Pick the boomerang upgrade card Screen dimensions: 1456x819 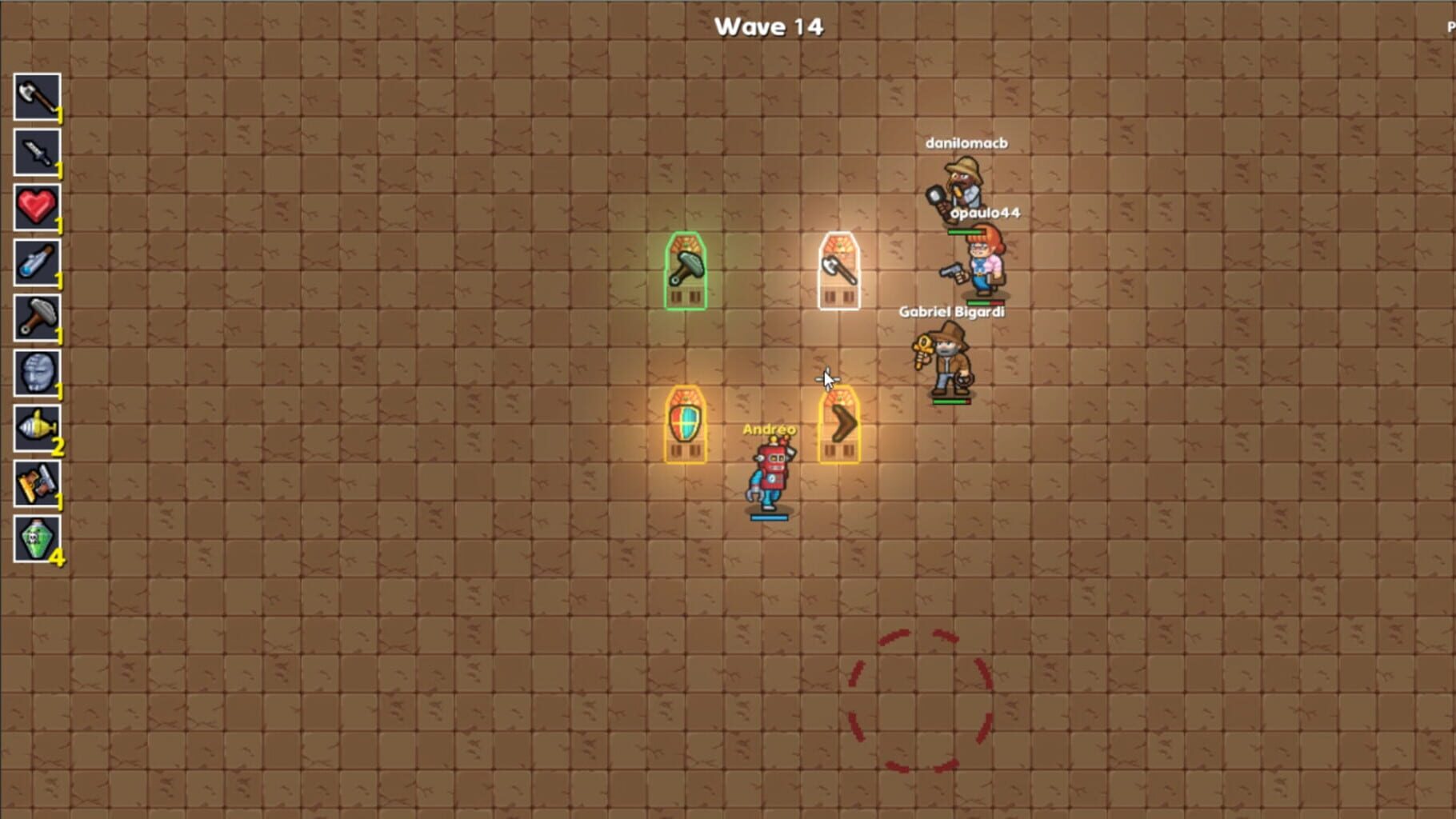[838, 424]
